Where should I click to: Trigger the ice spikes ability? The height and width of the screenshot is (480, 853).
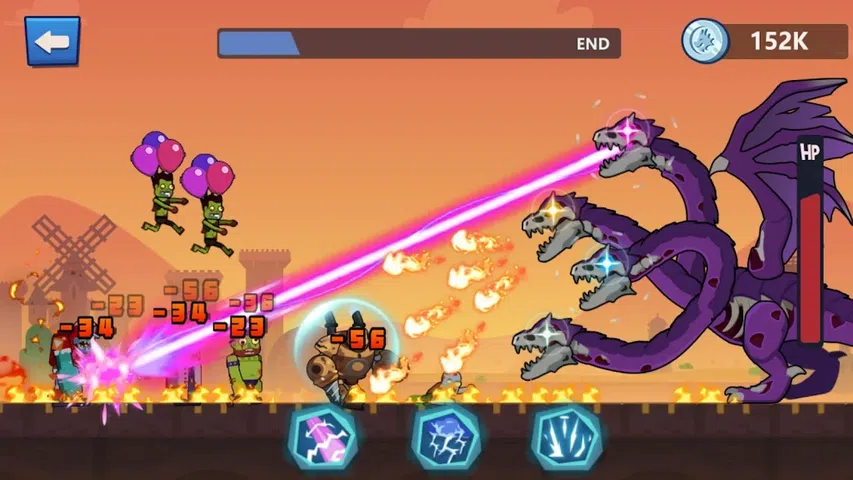[x=566, y=438]
